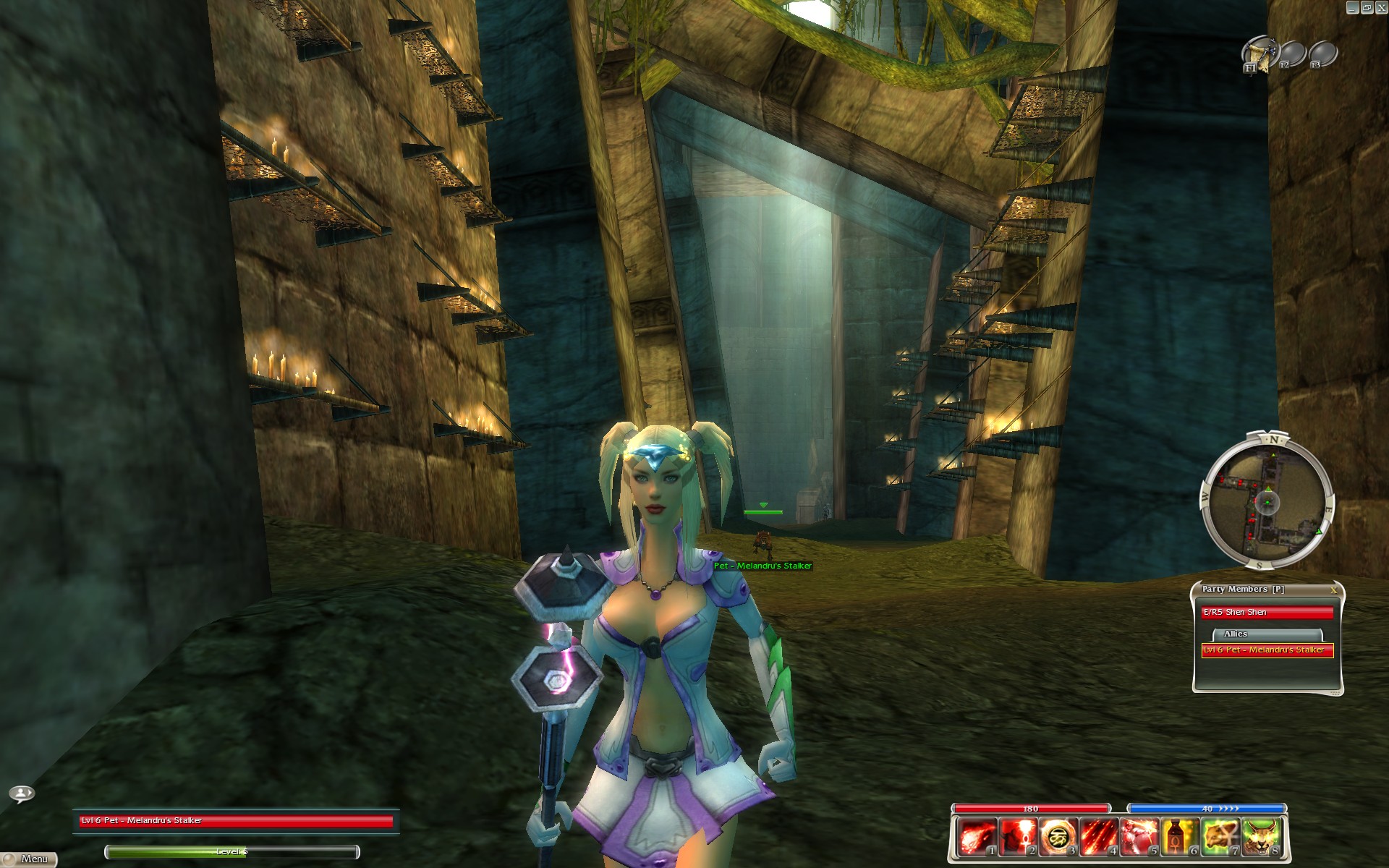Viewport: 1389px width, 868px height.
Task: Open the Menu button
Action: pyautogui.click(x=30, y=859)
